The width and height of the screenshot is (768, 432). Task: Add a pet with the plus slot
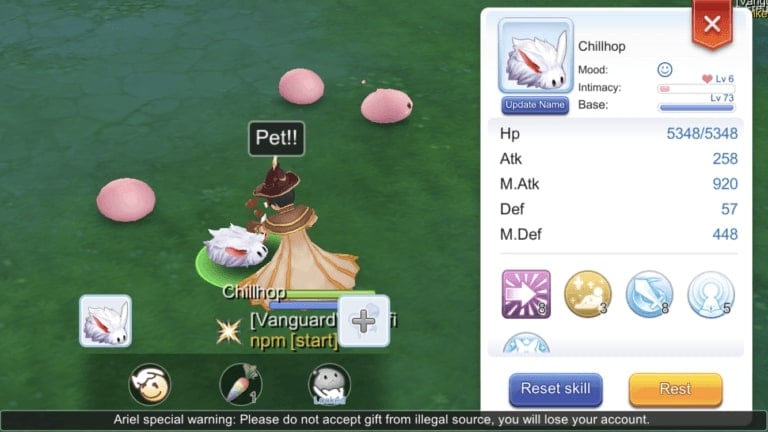point(364,321)
